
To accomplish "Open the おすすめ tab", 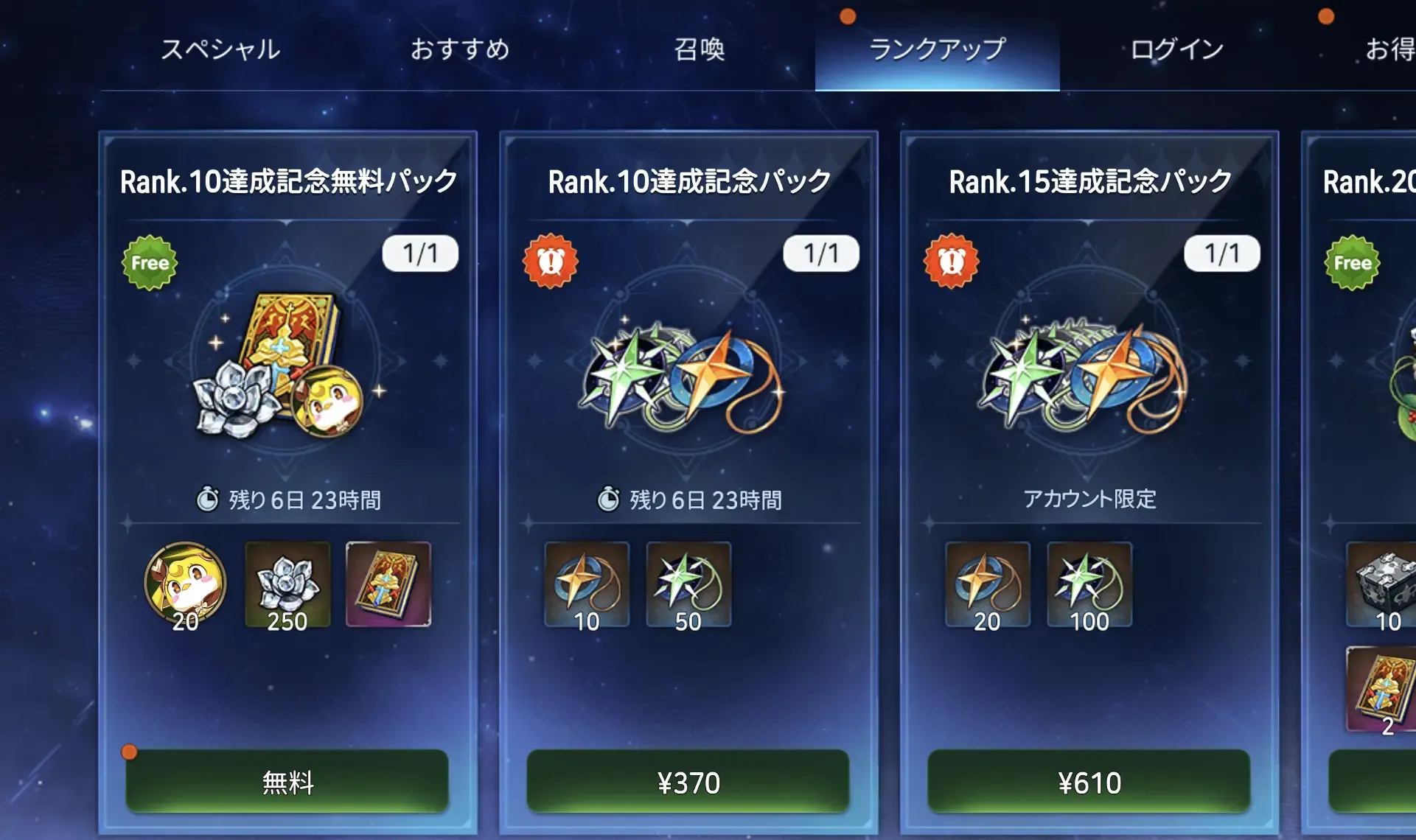I will 462,50.
